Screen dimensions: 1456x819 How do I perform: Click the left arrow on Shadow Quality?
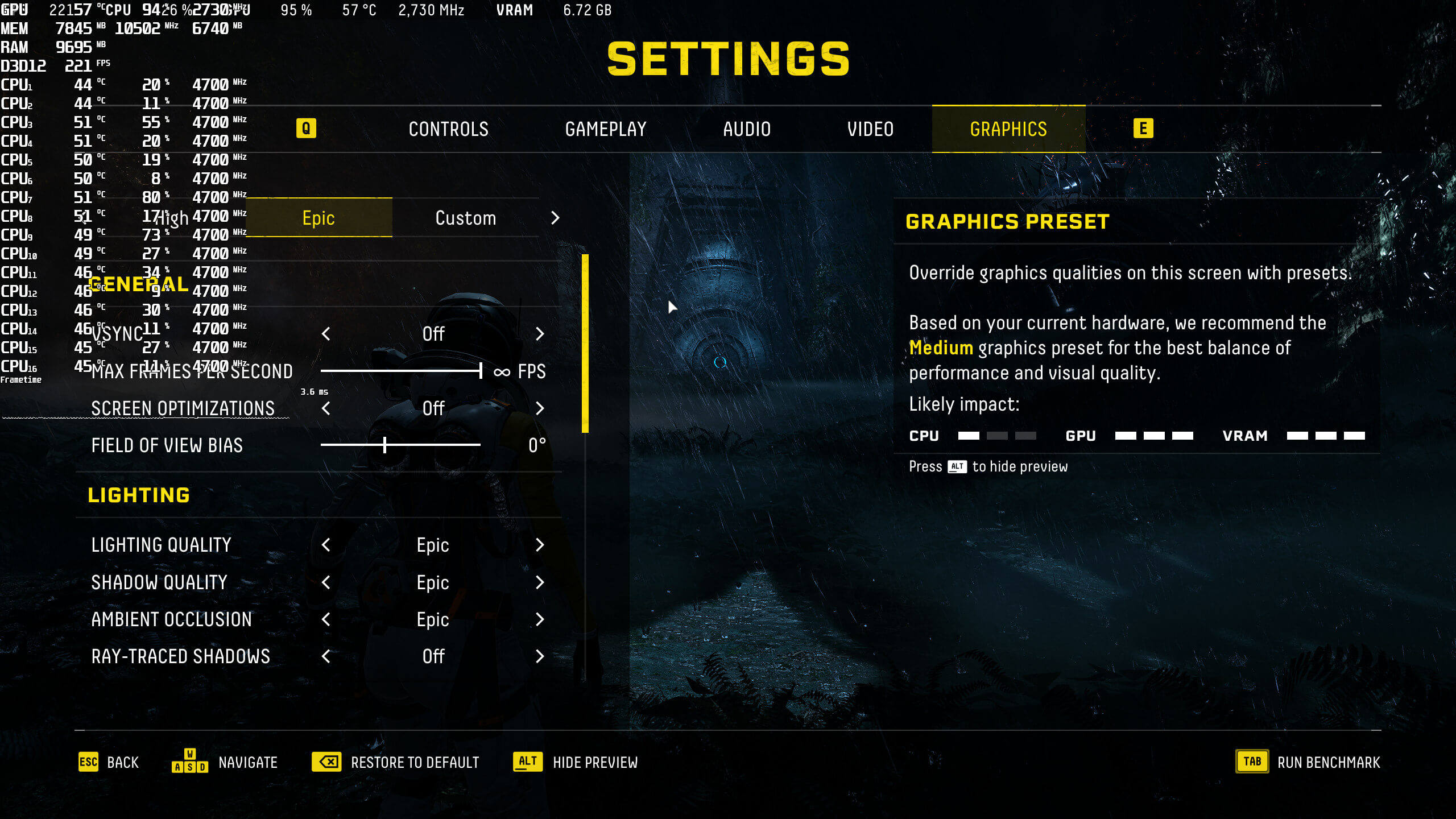click(x=326, y=582)
